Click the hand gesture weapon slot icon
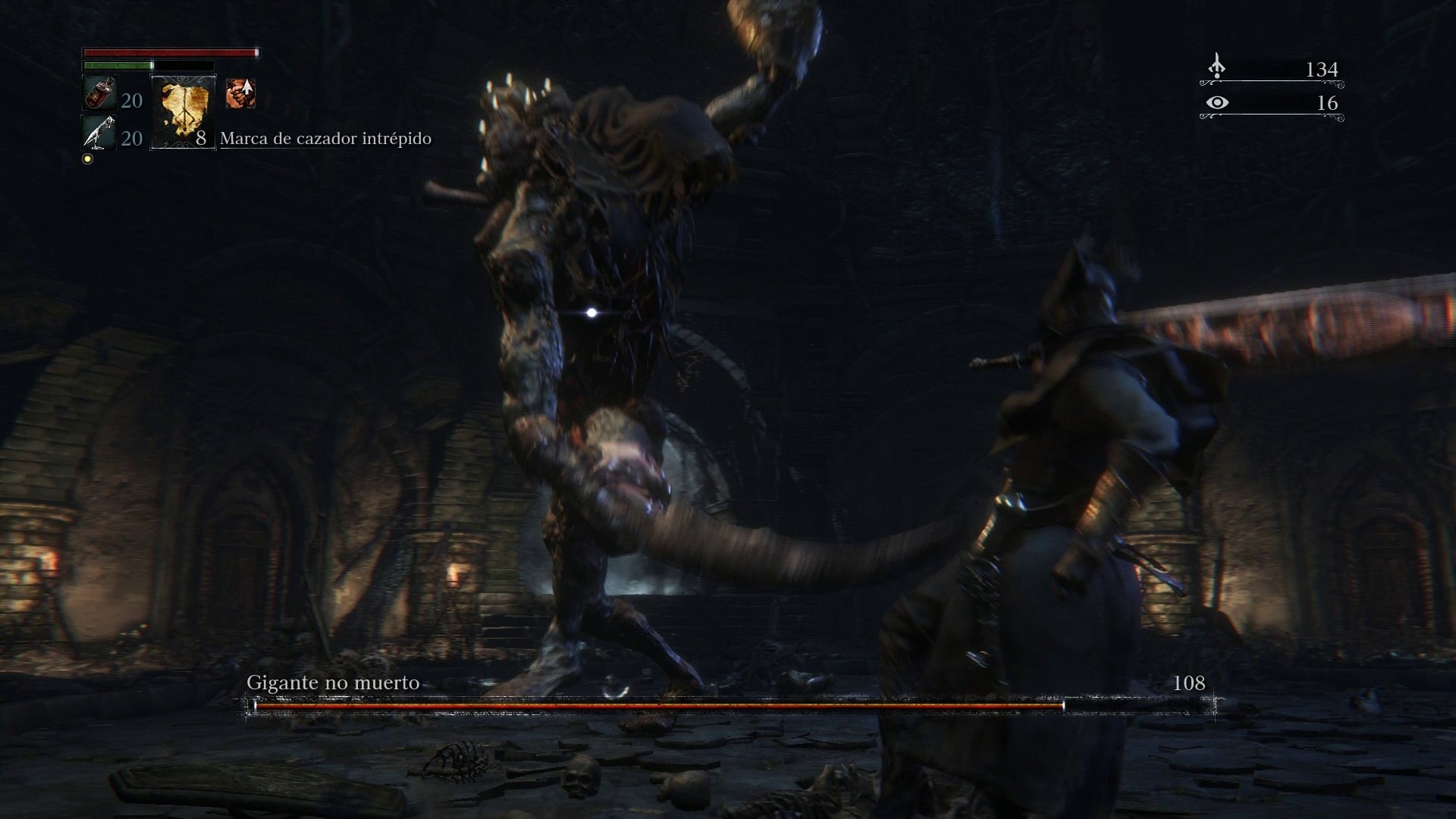This screenshot has height=819, width=1456. pos(240,93)
